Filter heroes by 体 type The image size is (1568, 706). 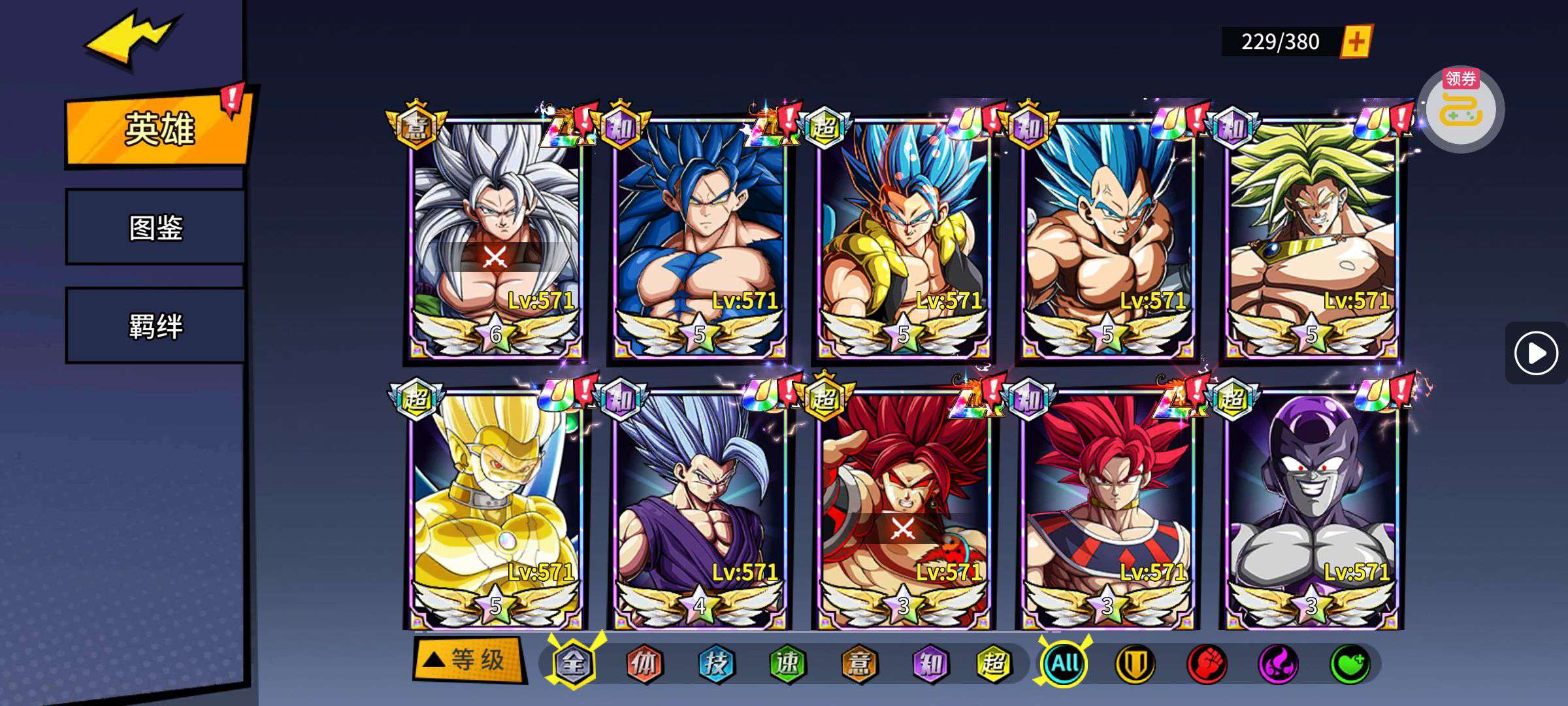tap(644, 664)
